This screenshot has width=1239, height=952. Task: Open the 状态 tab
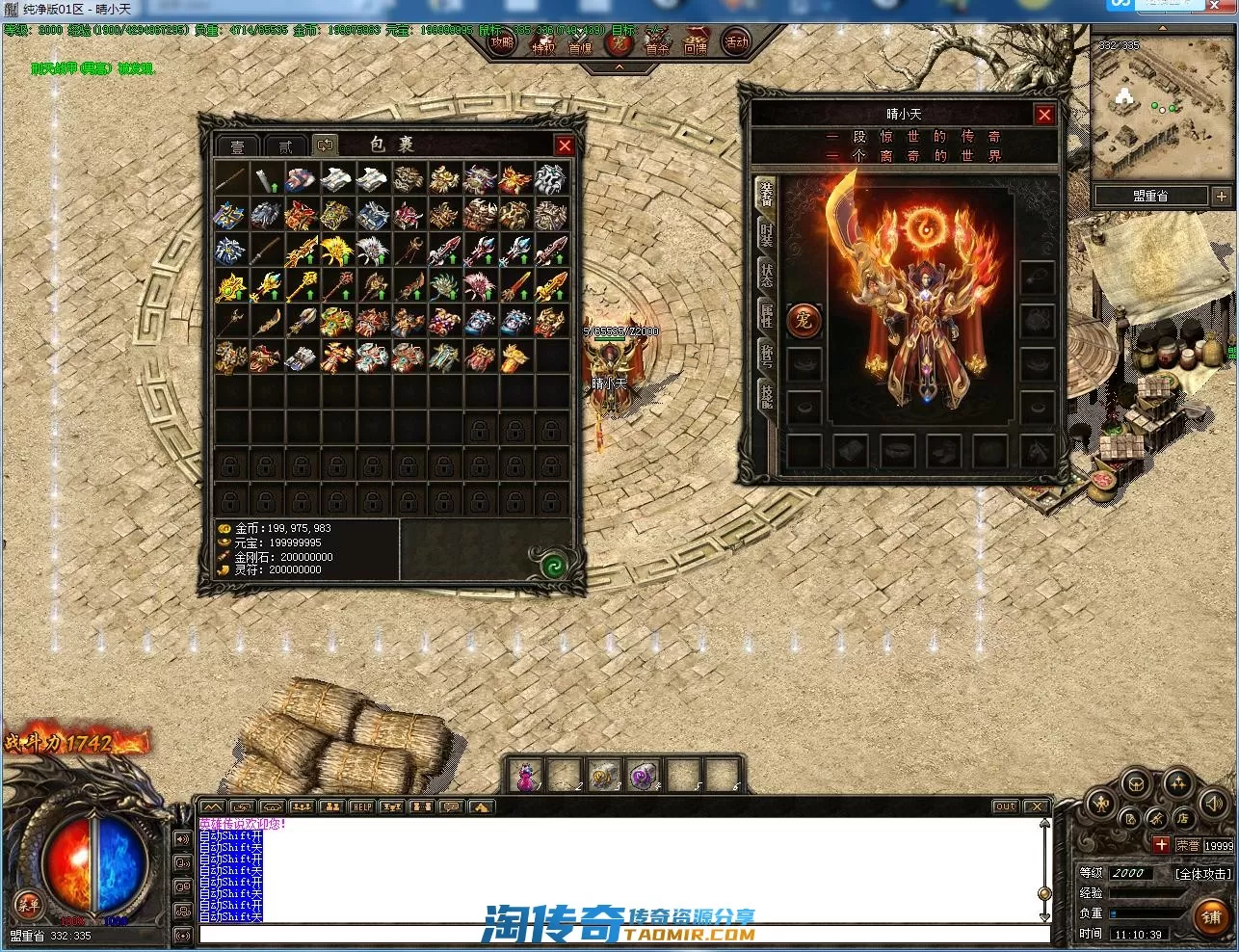click(766, 275)
